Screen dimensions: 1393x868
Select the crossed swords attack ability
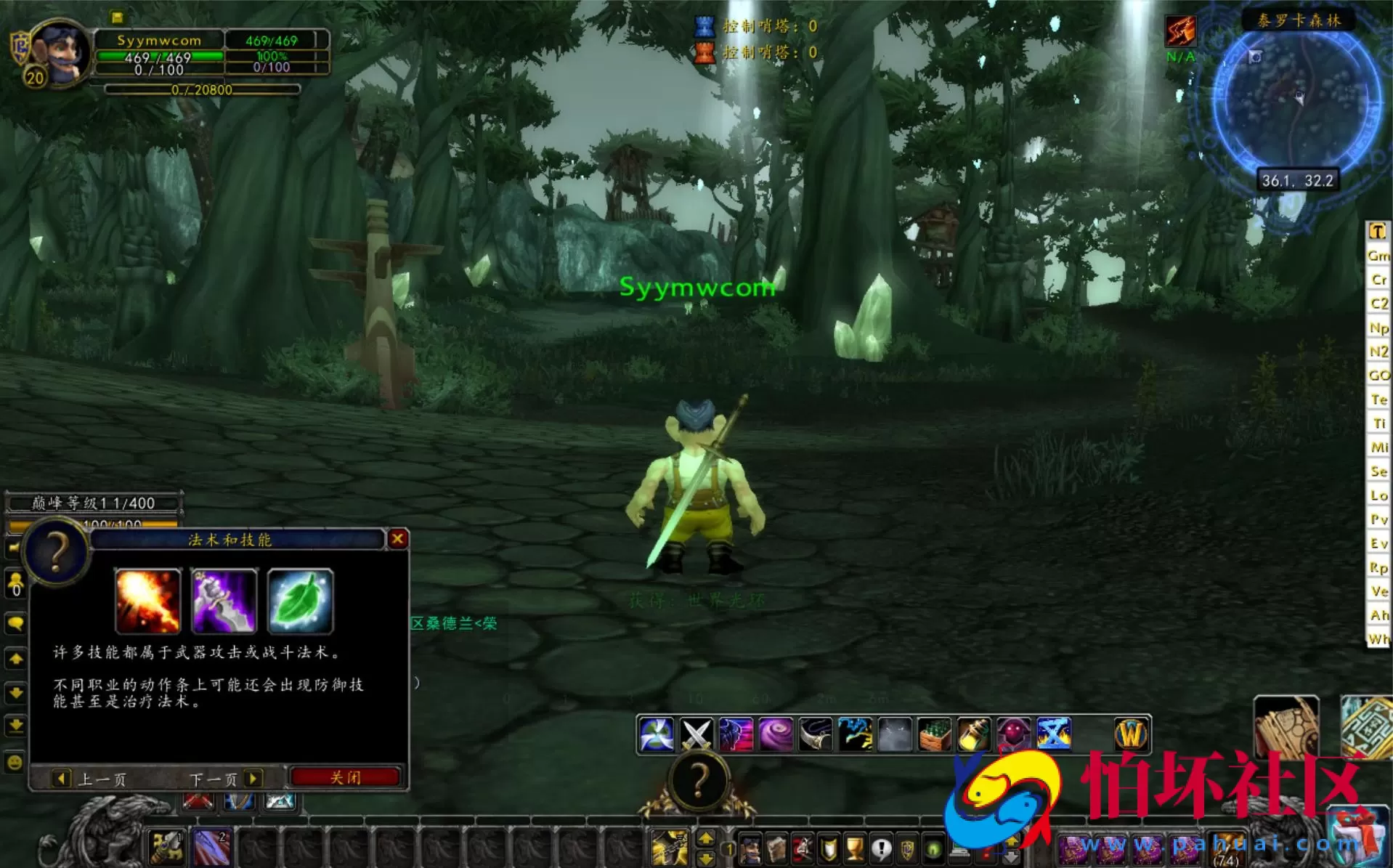[x=694, y=735]
